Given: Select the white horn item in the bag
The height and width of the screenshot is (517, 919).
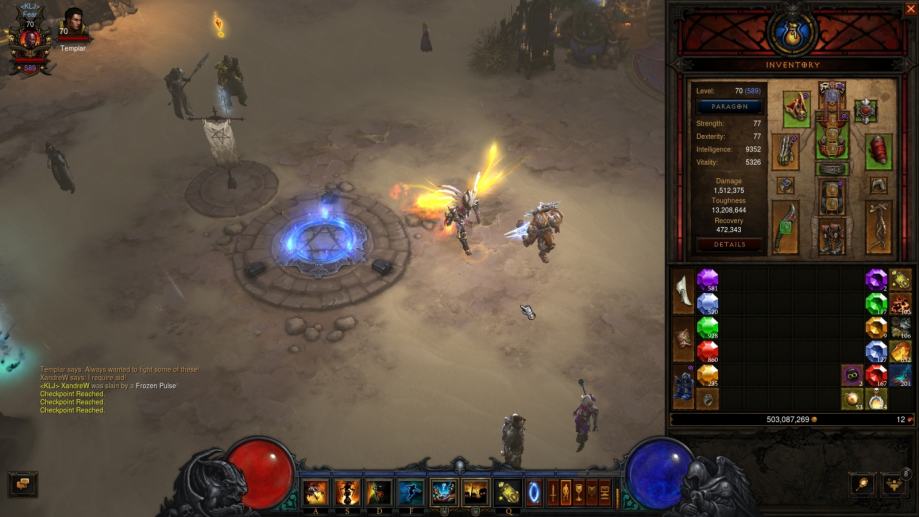Looking at the screenshot, I should point(684,292).
